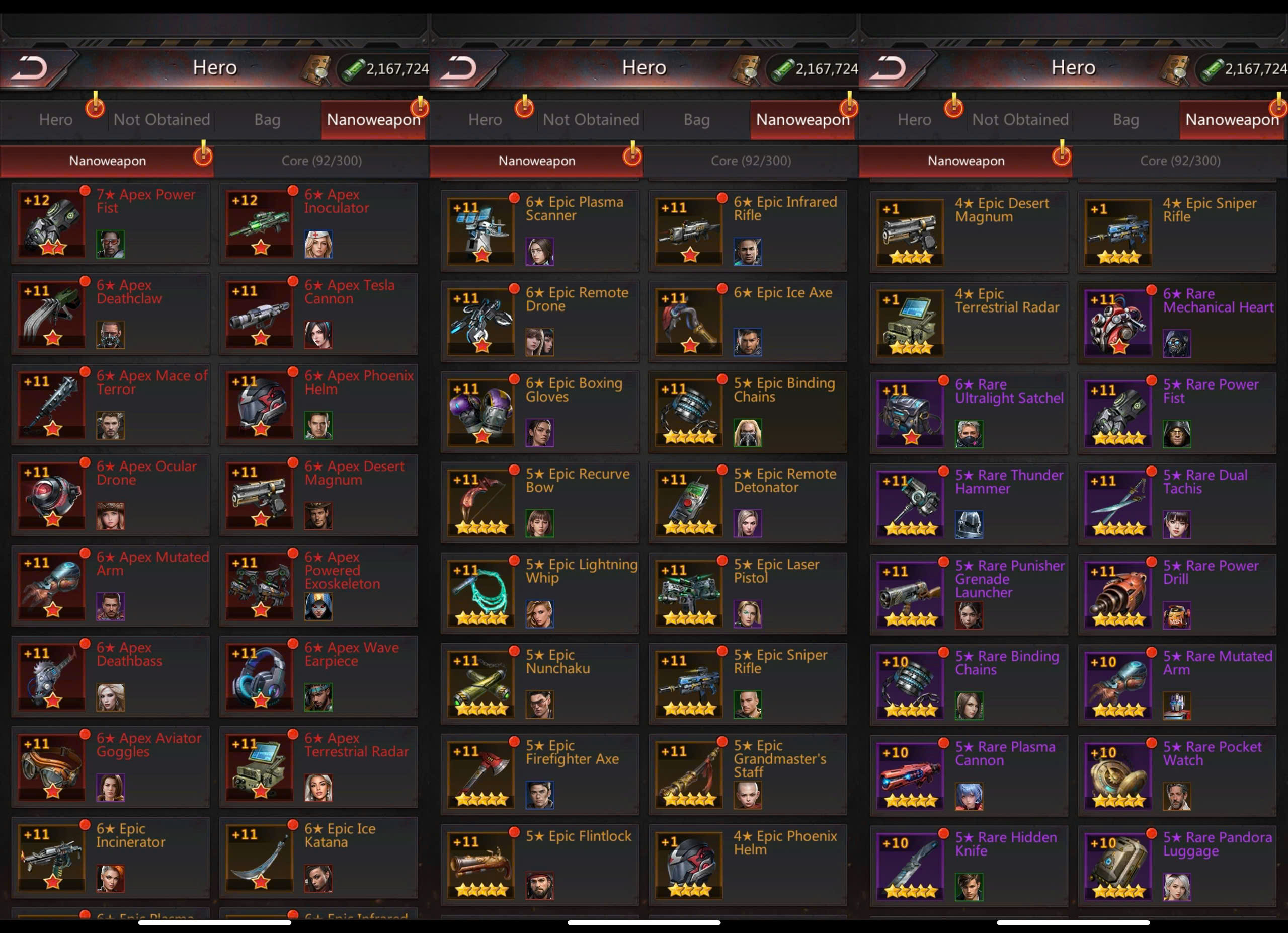Pick the 6★ Apex Ocular Drone

click(110, 495)
